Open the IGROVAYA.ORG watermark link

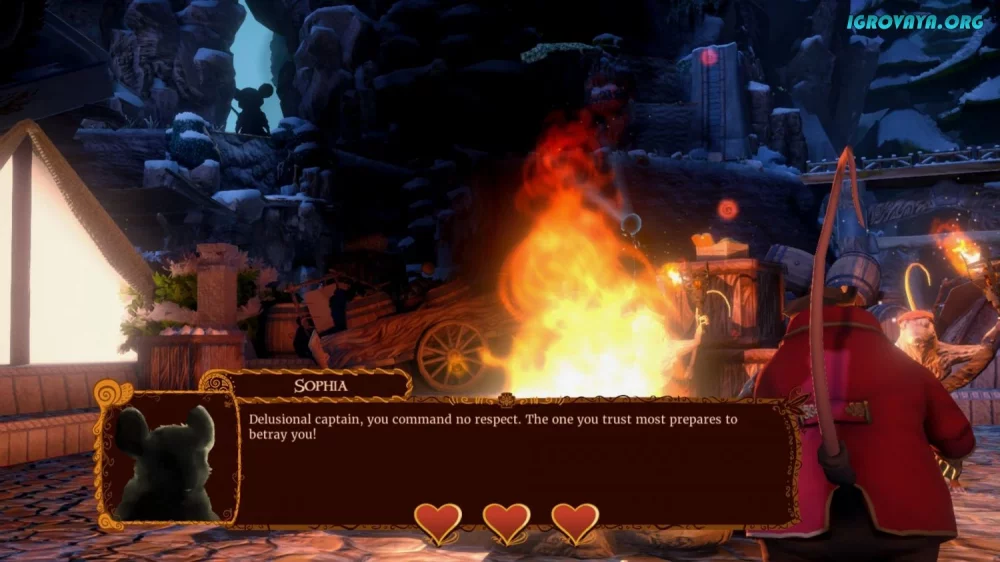pos(916,21)
